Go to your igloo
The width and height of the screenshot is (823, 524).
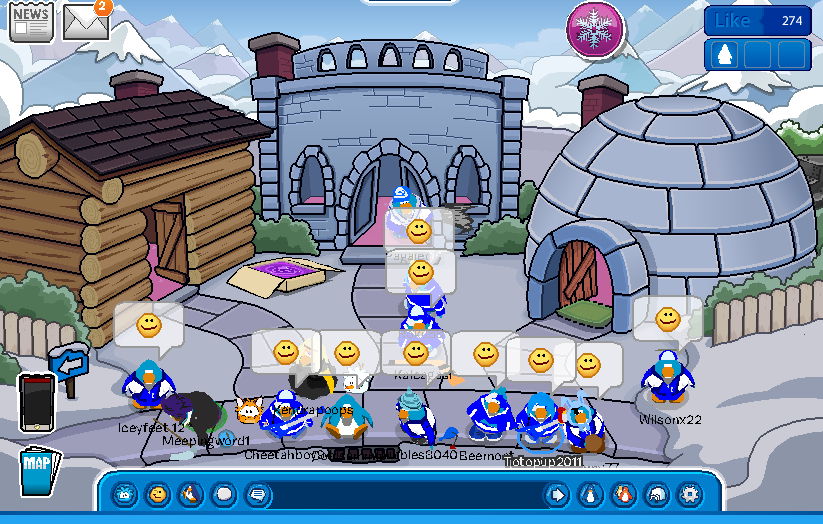click(x=656, y=494)
